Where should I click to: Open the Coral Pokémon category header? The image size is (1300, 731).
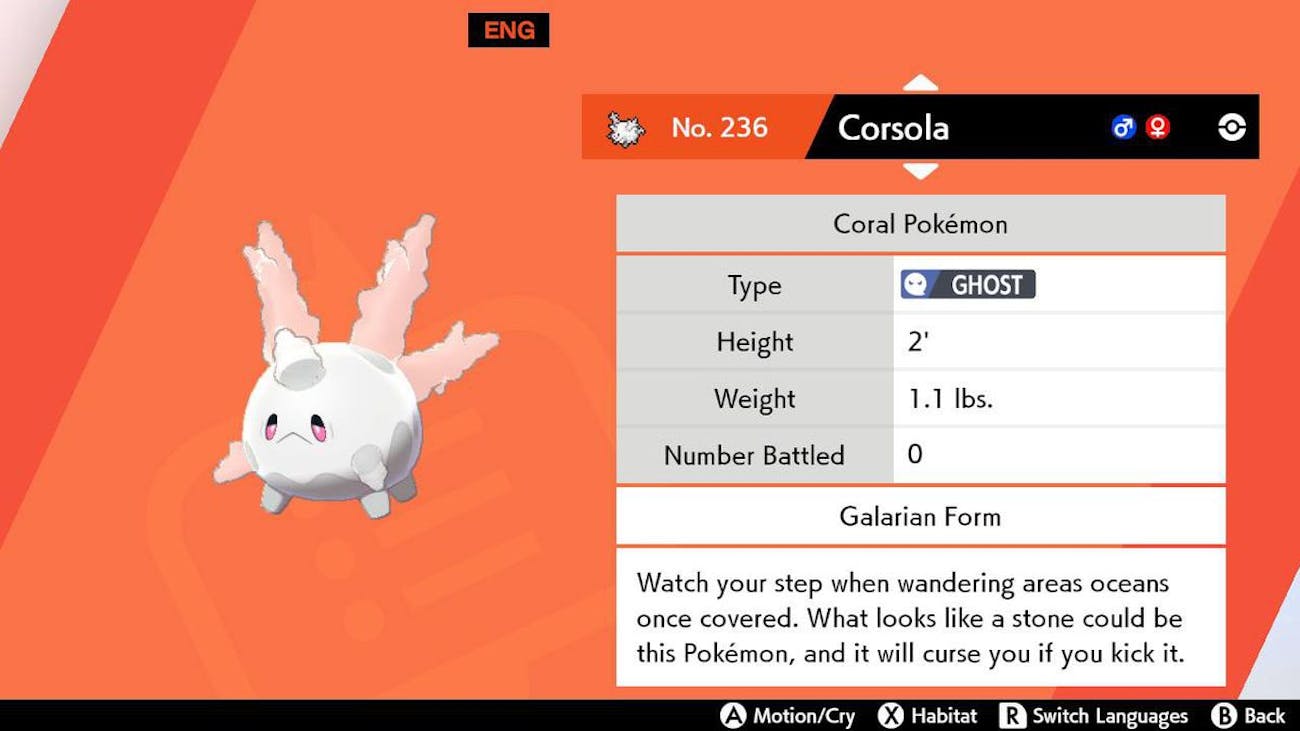click(920, 224)
